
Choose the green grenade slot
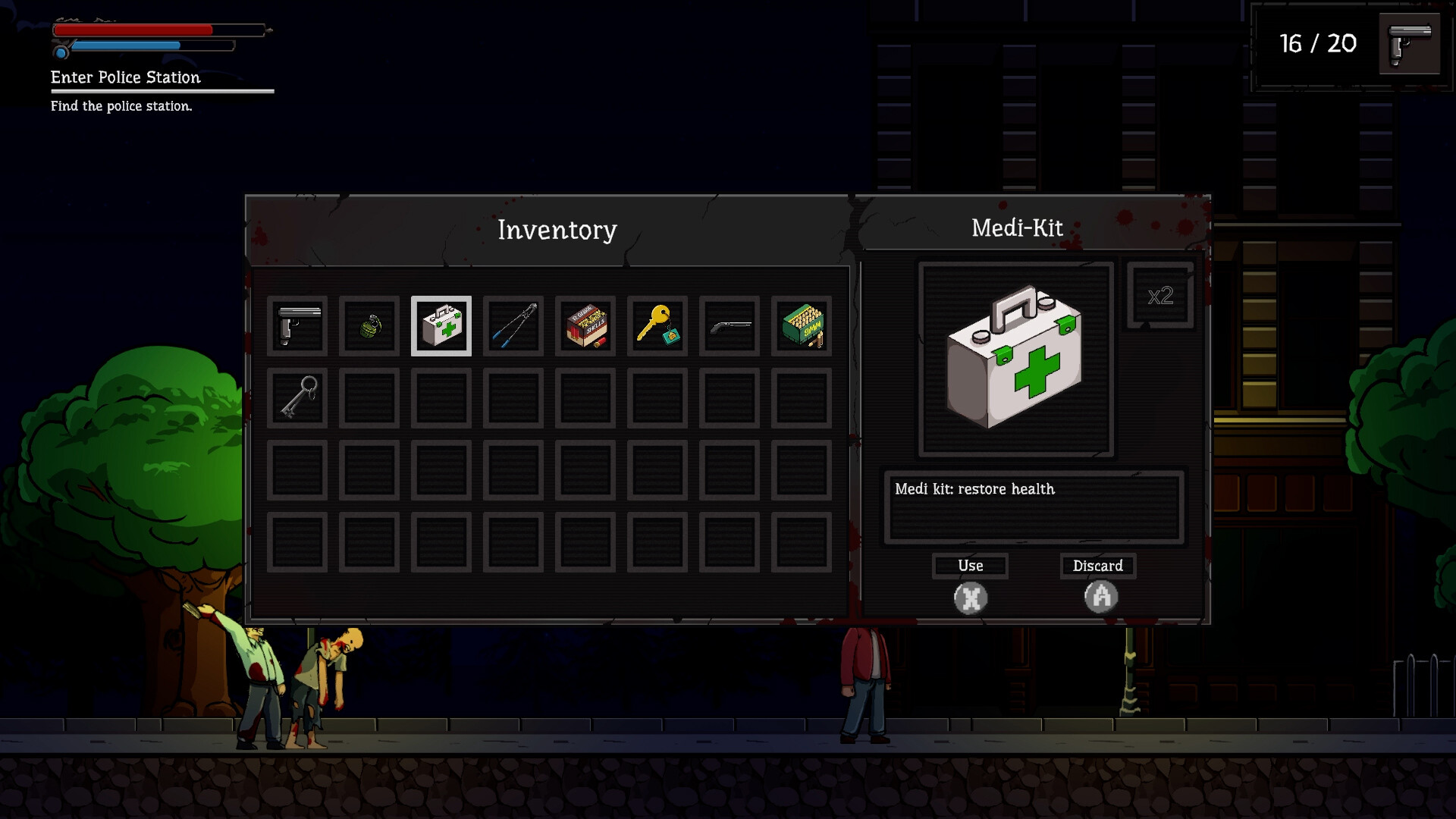369,326
